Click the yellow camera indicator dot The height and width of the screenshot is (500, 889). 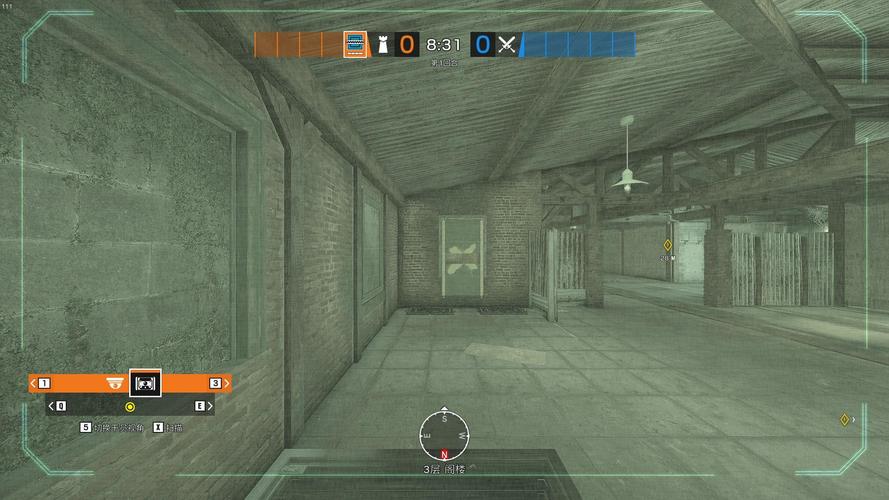coord(130,407)
